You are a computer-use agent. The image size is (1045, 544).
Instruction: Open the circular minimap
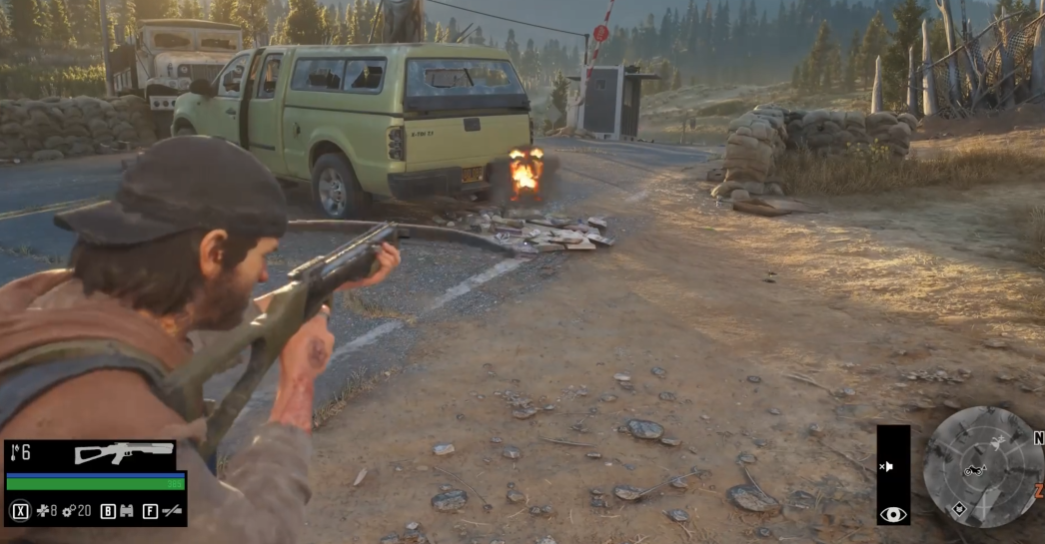click(x=983, y=467)
